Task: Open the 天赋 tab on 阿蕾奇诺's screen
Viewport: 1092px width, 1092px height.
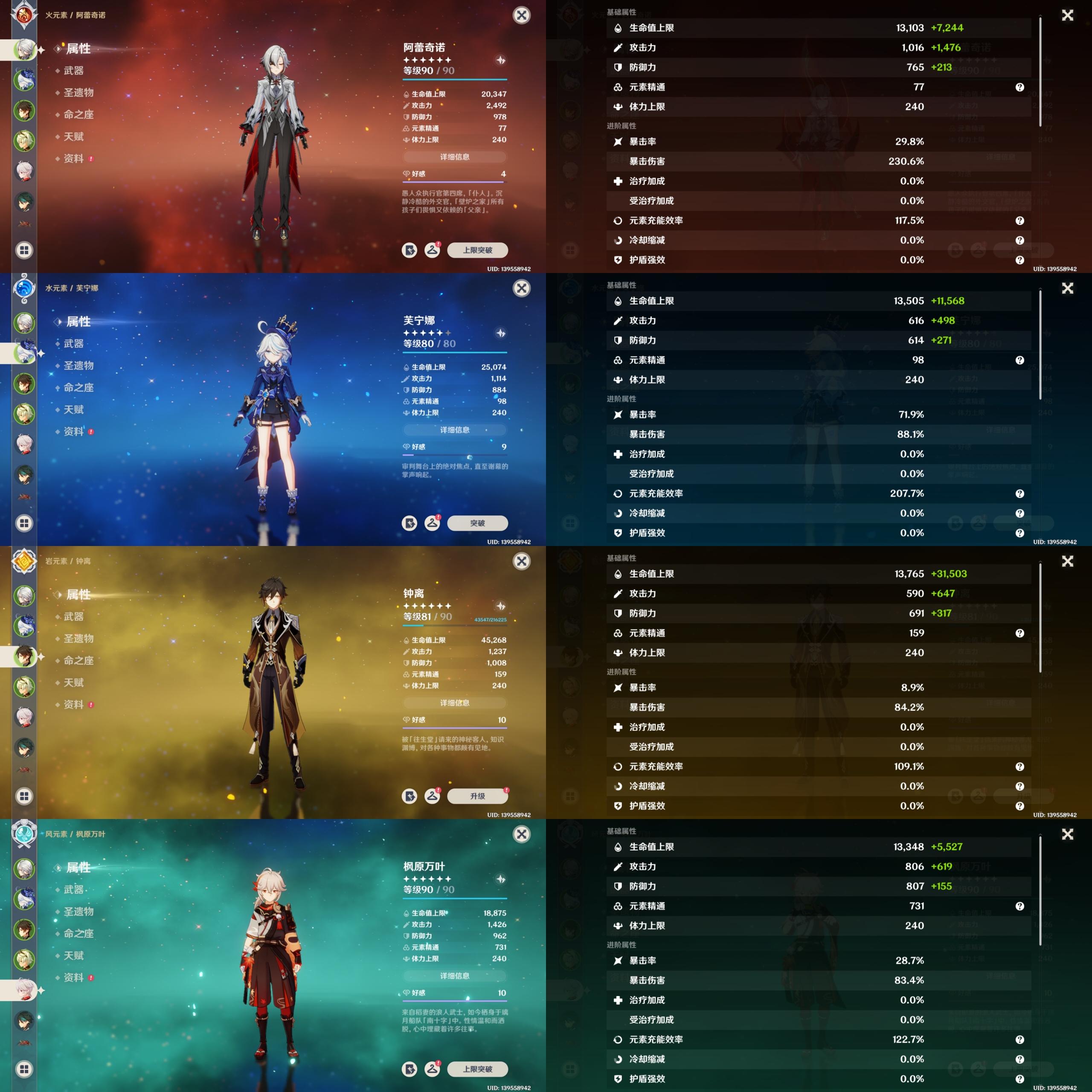Action: pos(73,137)
